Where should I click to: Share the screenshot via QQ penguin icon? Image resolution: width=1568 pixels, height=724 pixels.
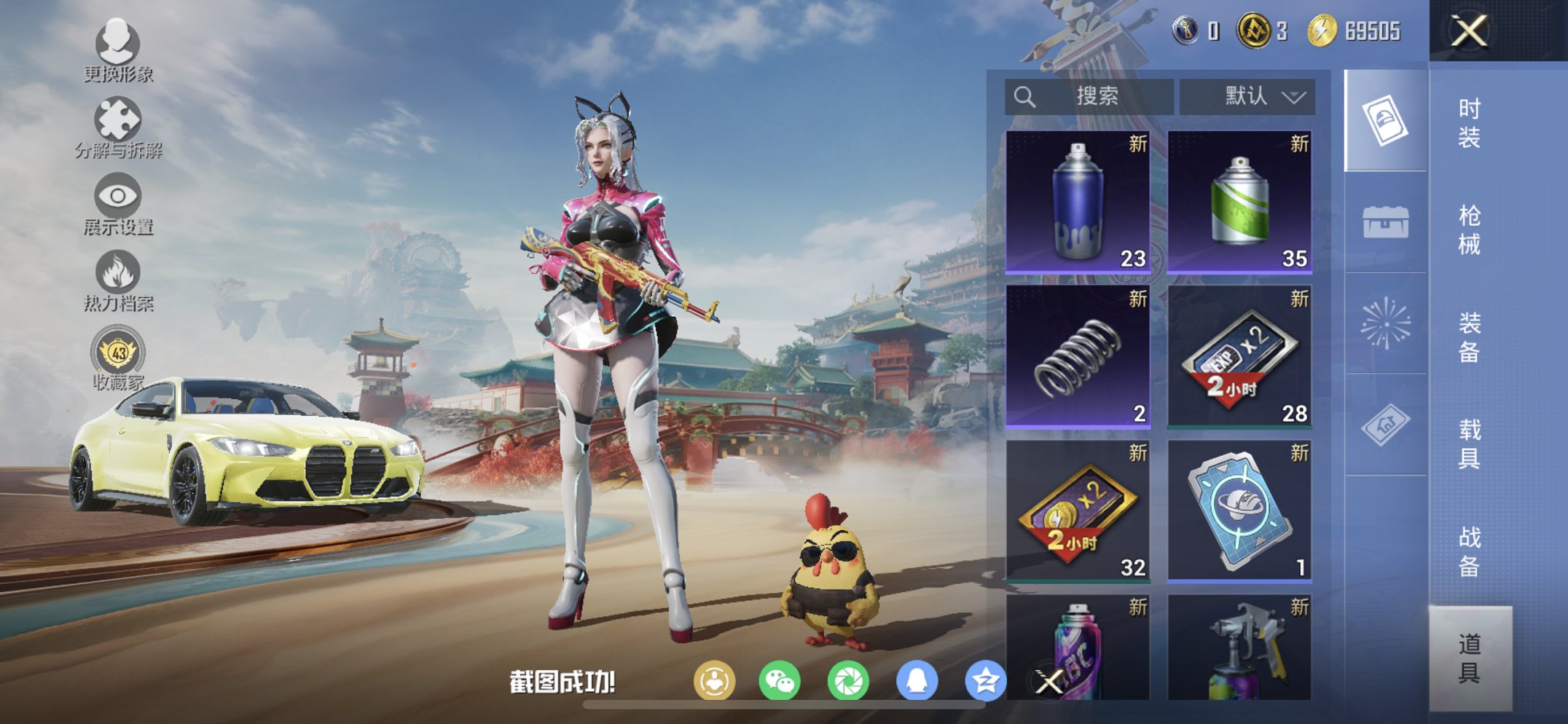918,680
